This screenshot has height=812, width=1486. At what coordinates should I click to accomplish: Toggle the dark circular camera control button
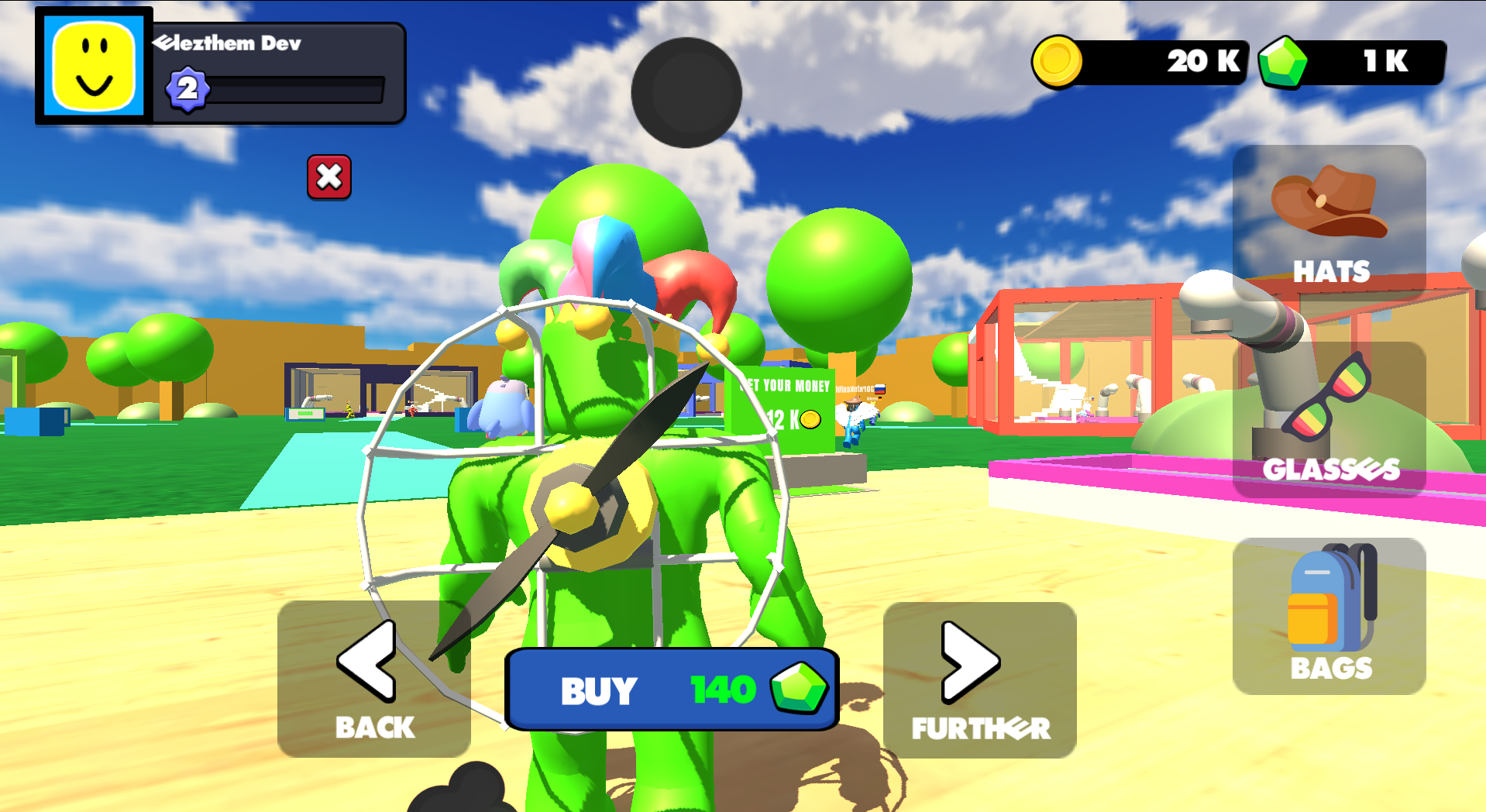click(685, 93)
